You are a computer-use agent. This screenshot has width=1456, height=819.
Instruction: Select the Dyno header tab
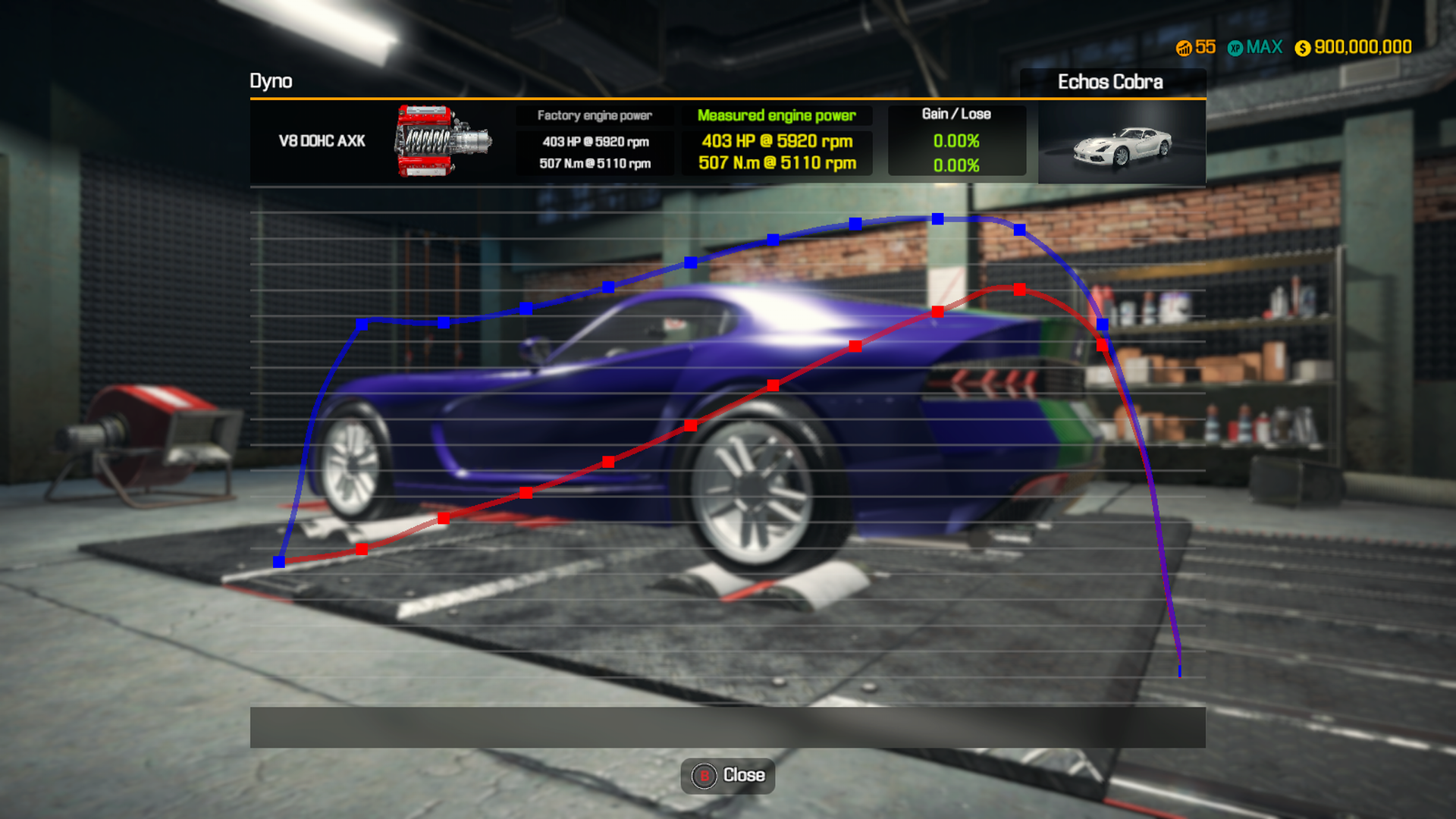(x=271, y=81)
